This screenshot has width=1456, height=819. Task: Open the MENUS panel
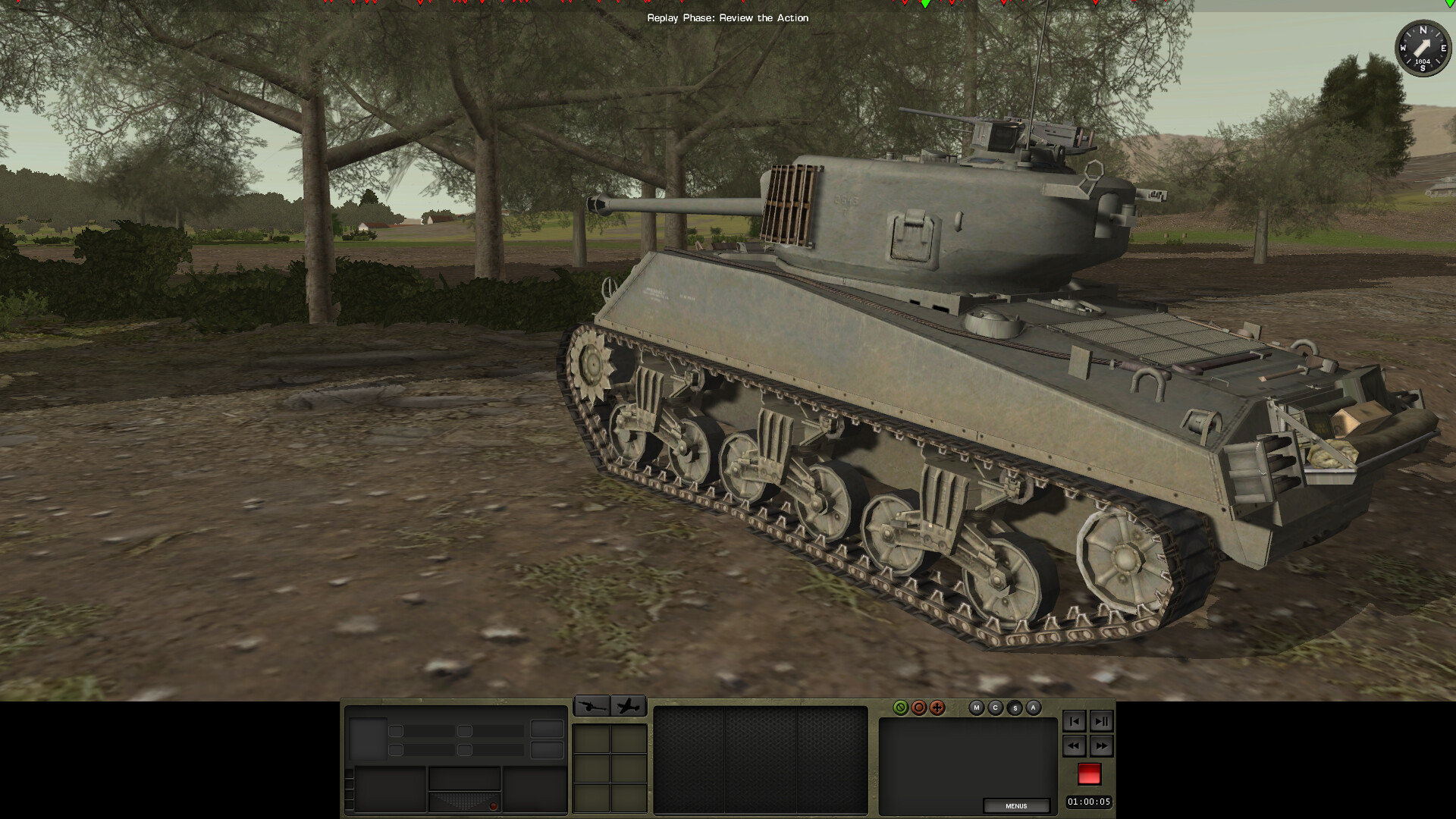tap(1017, 806)
